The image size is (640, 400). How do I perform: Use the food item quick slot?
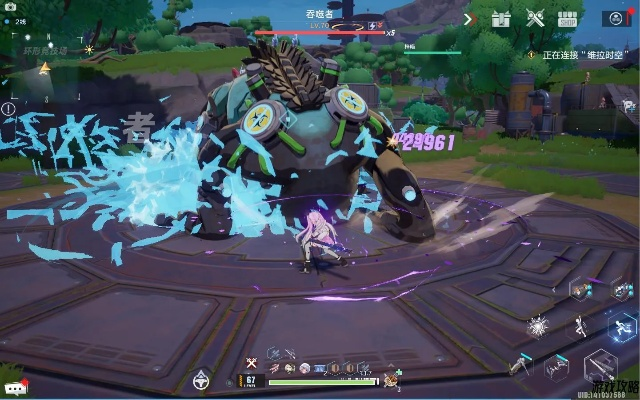[391, 380]
